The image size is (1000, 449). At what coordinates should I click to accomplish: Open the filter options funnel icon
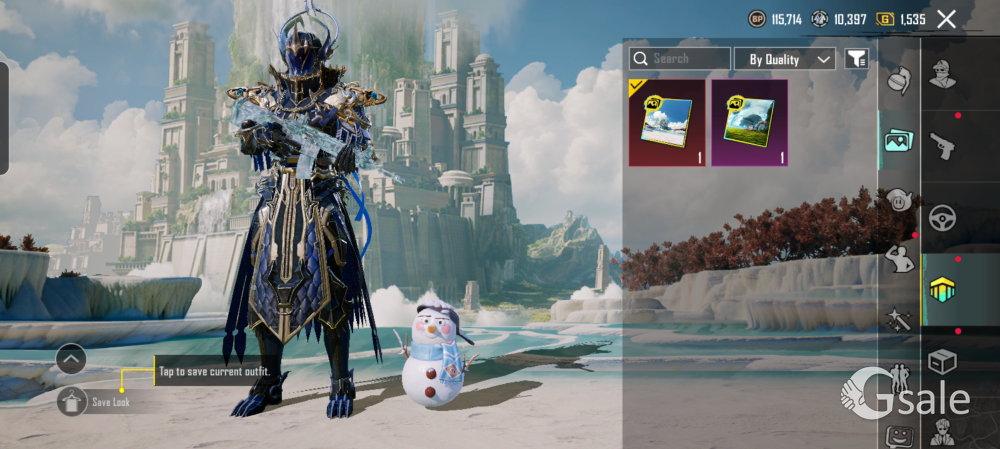(856, 59)
